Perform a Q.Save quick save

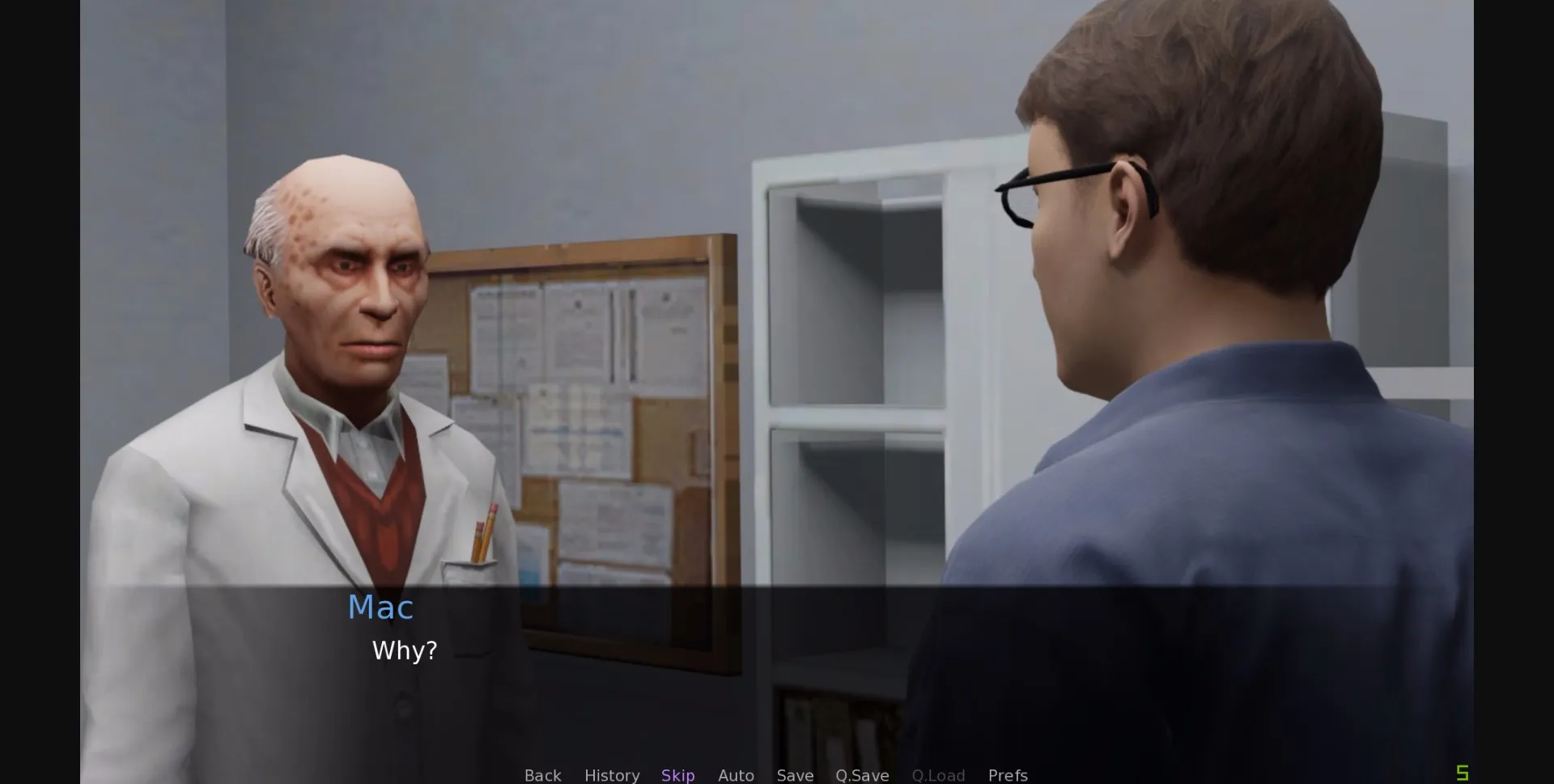(x=862, y=774)
